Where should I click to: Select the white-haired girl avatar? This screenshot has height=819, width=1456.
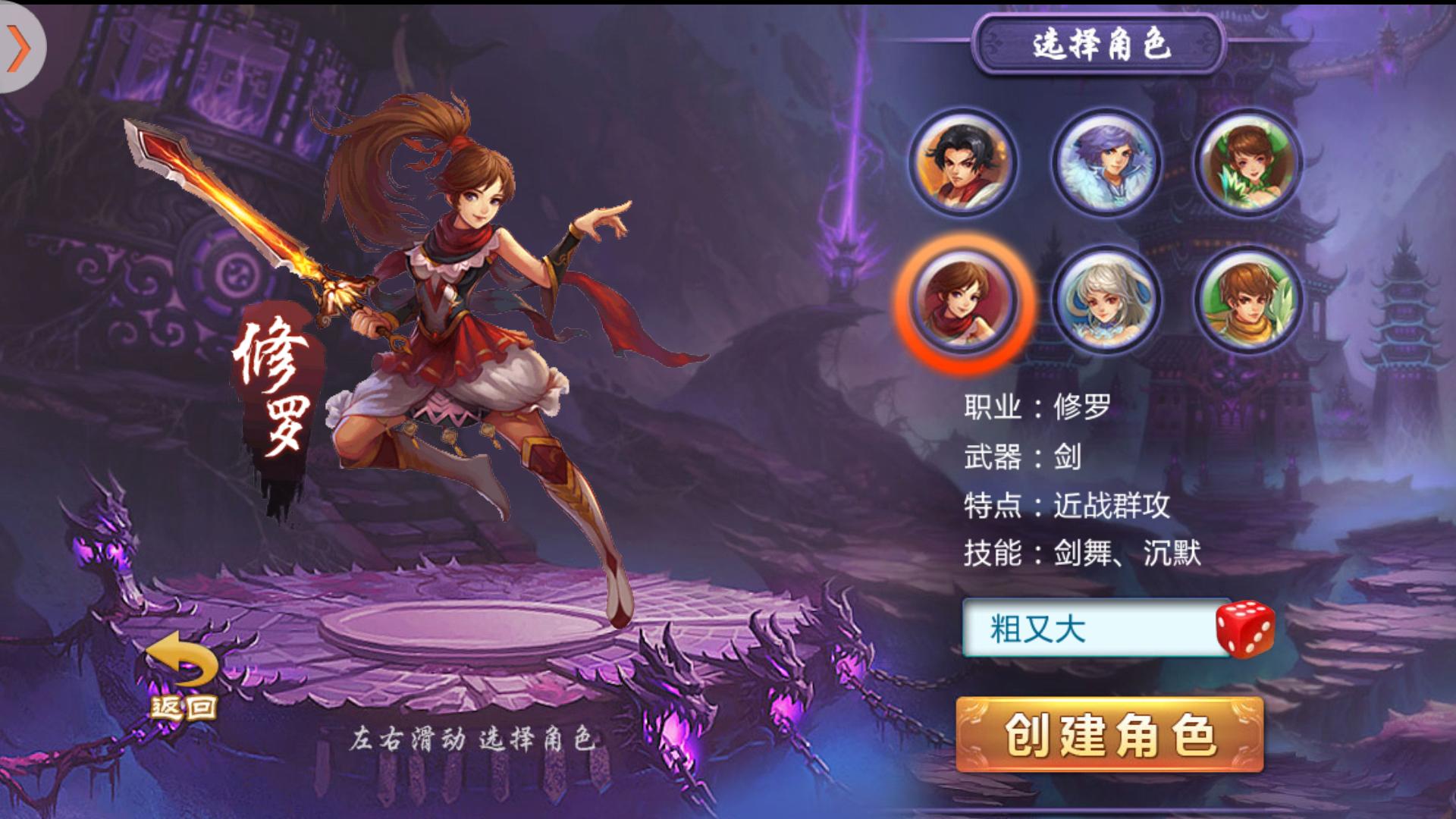click(1106, 302)
